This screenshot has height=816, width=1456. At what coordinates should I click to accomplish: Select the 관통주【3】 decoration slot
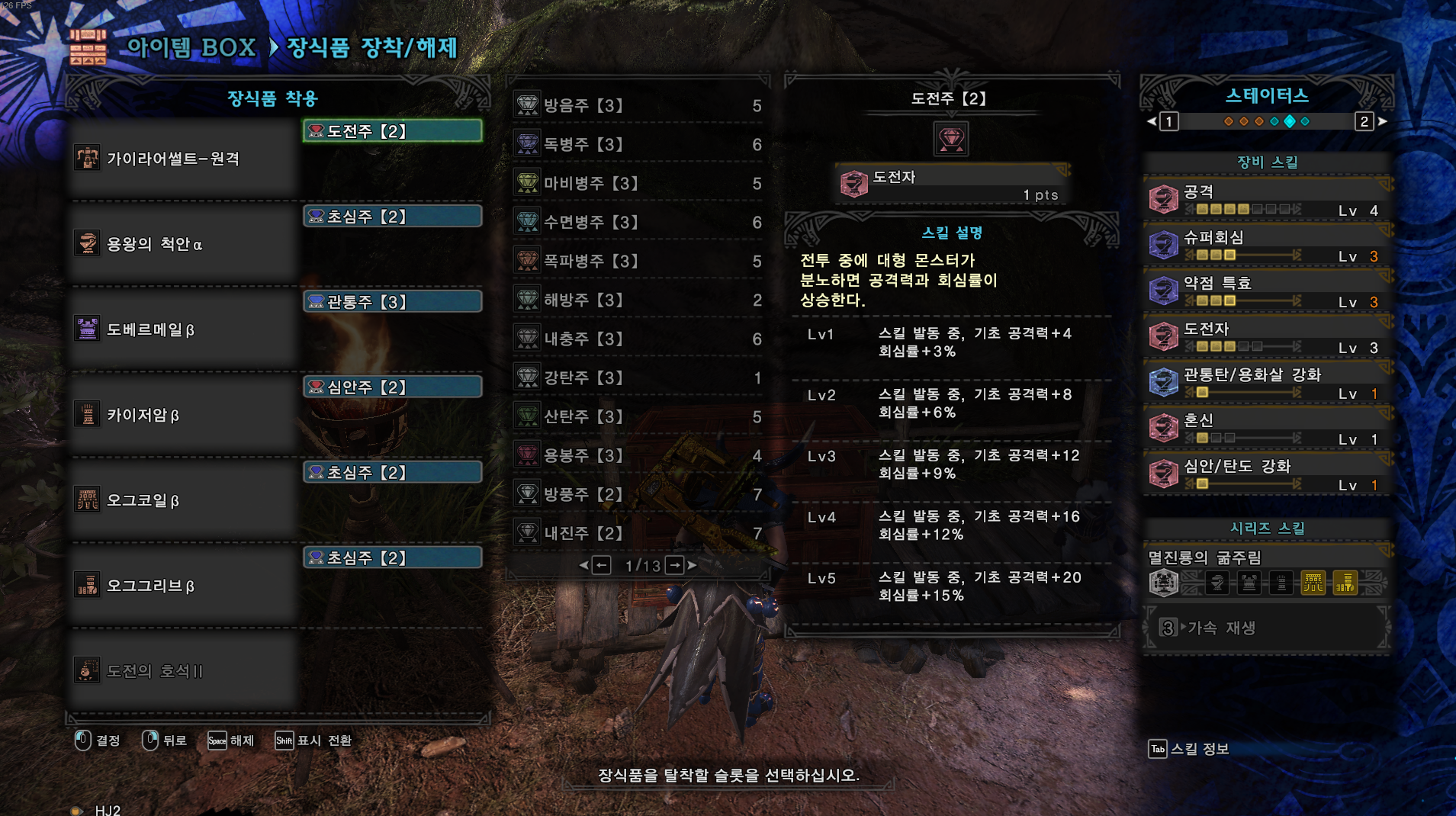point(392,302)
